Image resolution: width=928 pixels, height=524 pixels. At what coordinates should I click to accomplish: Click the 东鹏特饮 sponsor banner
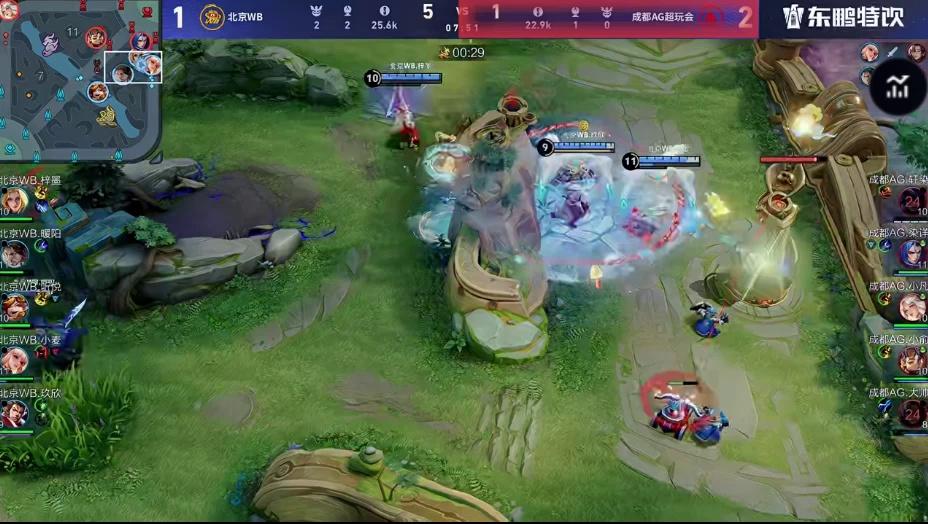[843, 18]
